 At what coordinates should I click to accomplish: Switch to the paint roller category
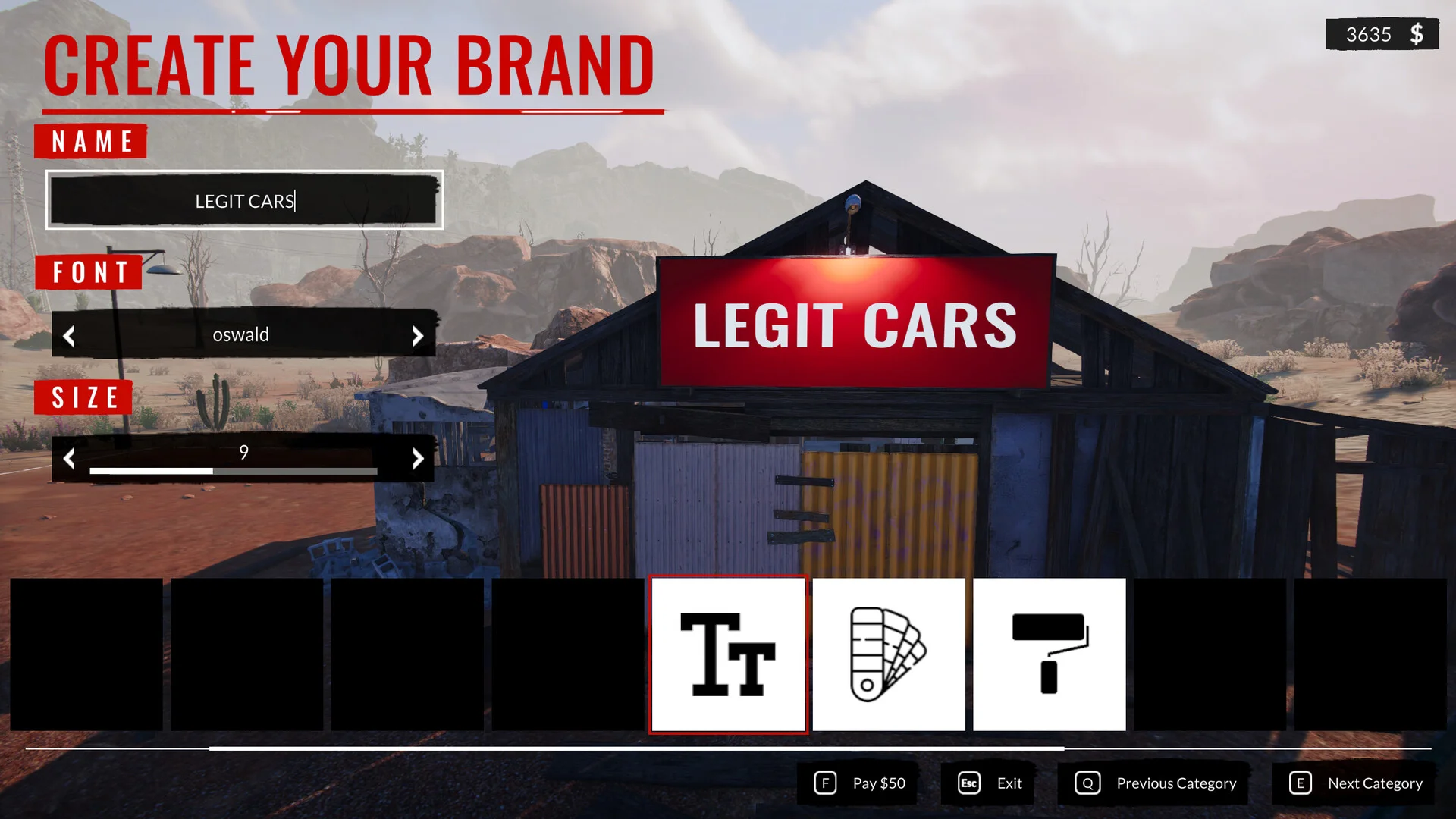tap(1050, 654)
